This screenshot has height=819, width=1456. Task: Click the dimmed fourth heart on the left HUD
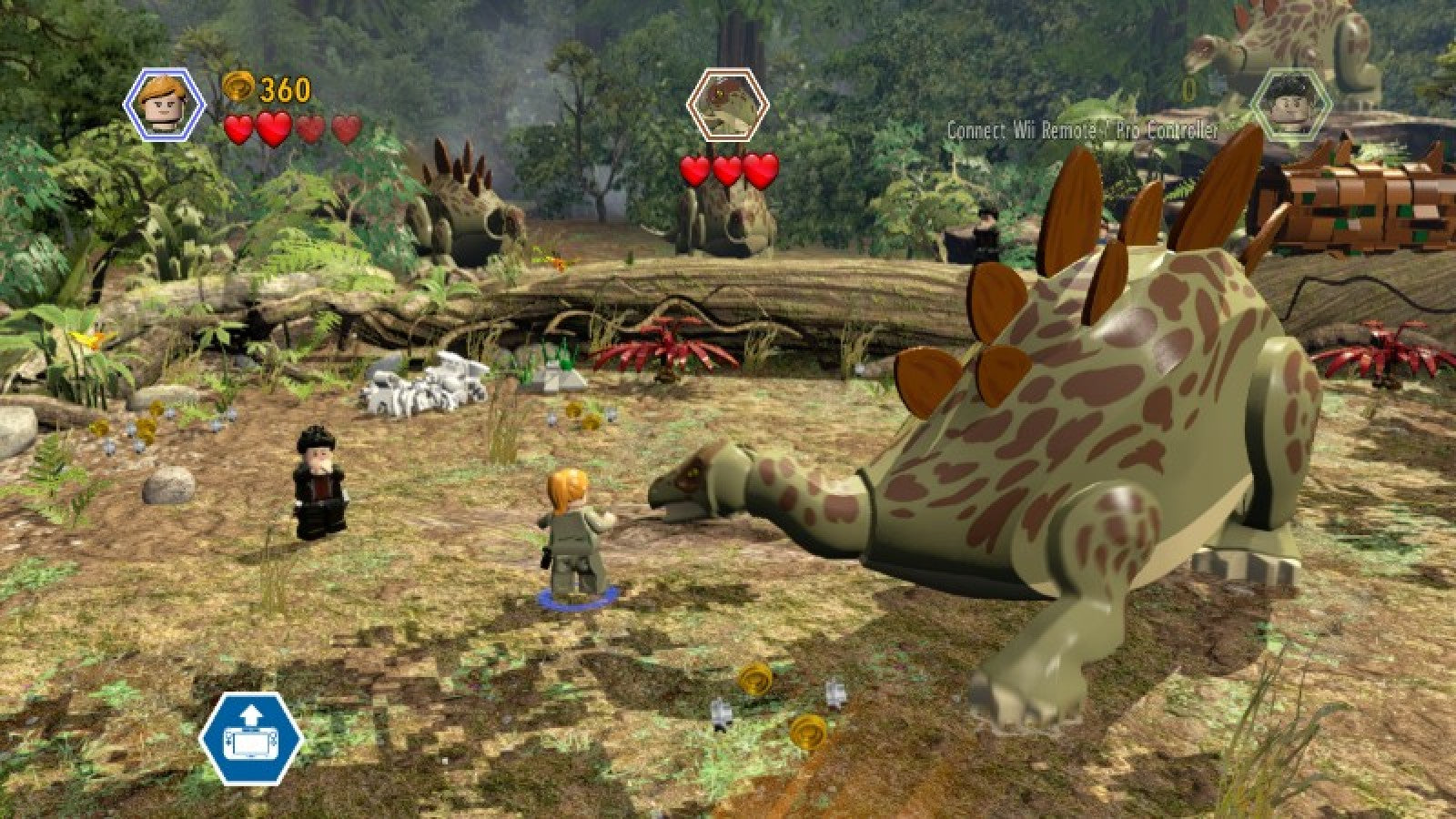(x=345, y=127)
